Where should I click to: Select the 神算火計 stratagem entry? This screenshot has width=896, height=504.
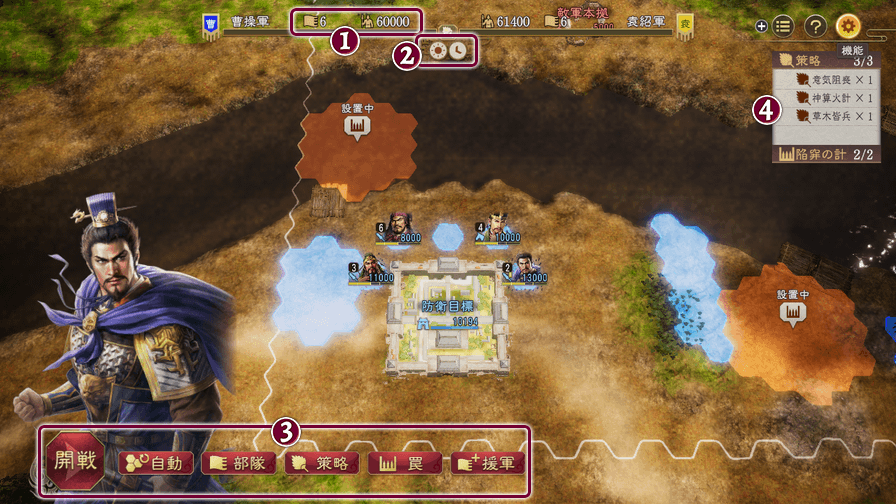coord(829,98)
